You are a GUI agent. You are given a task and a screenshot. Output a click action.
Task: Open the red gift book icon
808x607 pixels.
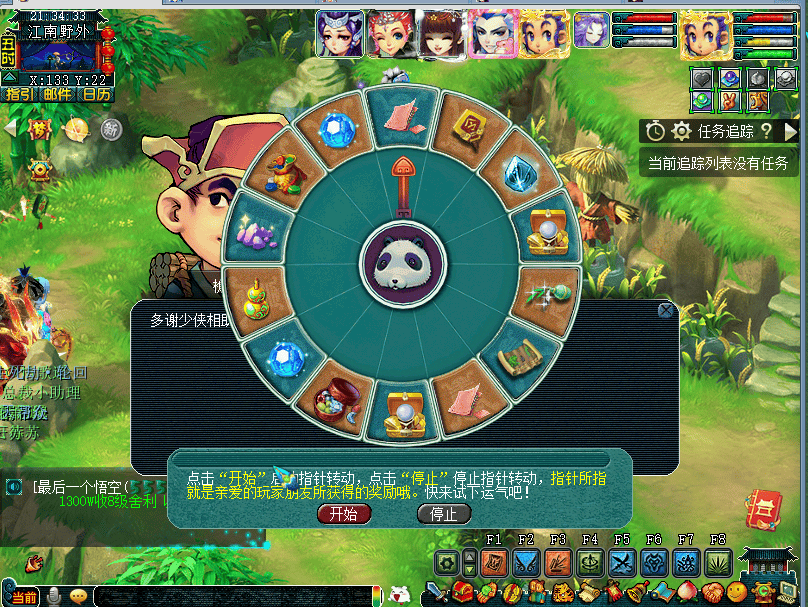(765, 510)
